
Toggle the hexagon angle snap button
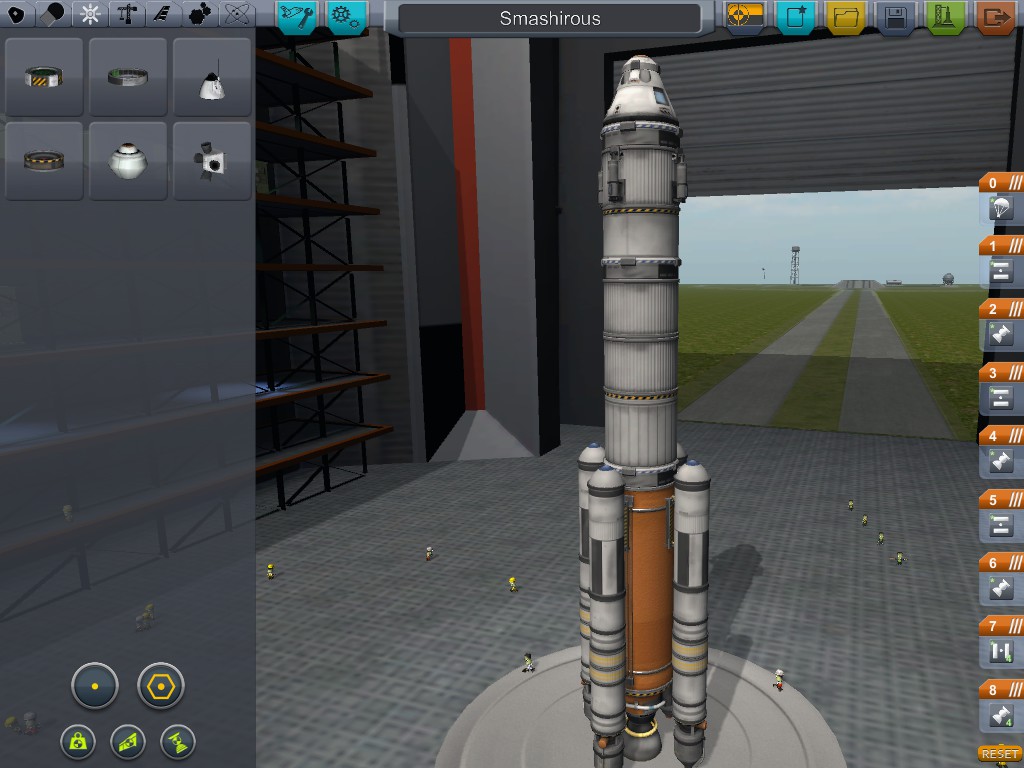pos(161,686)
